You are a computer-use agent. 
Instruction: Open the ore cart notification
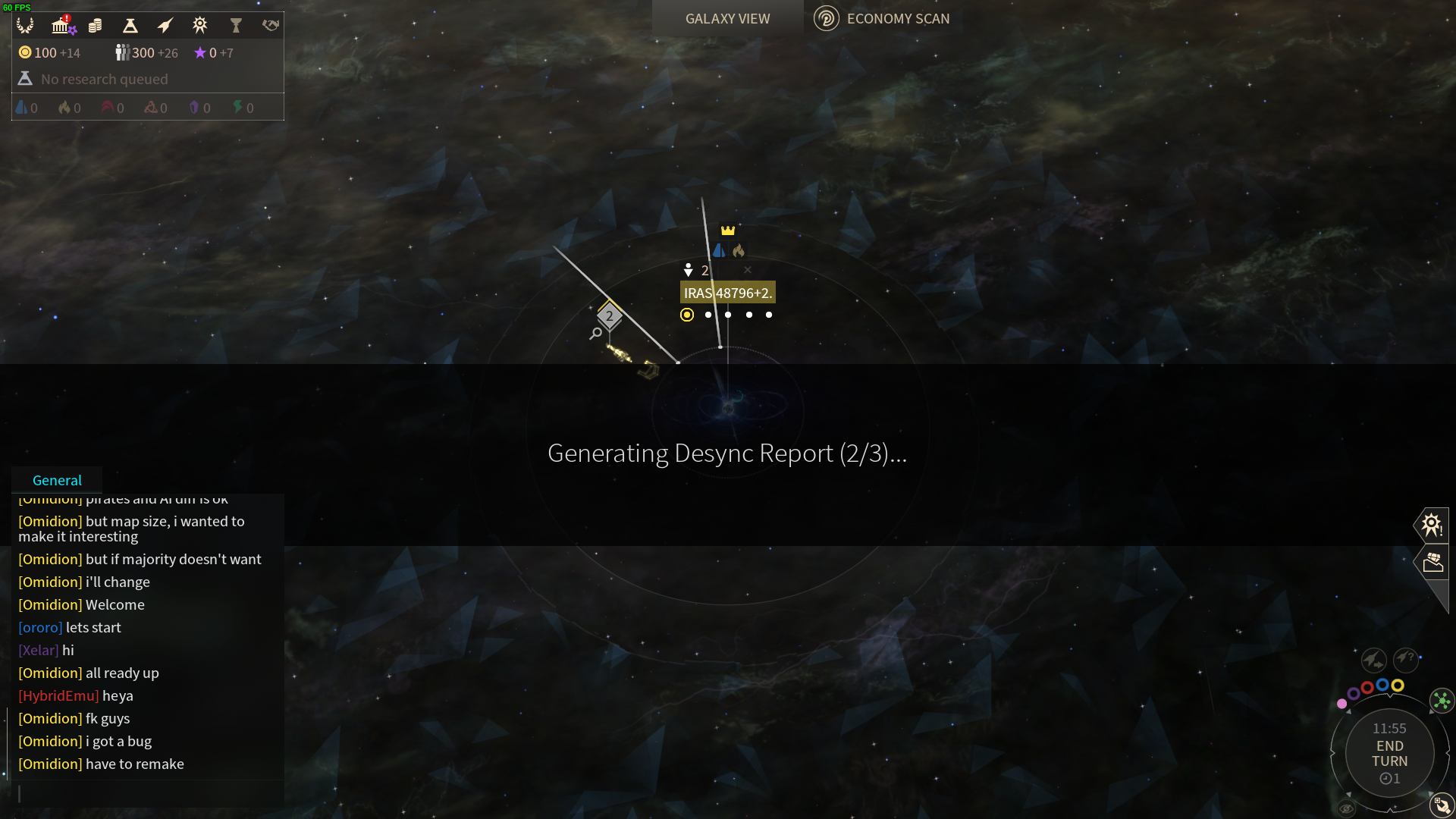tap(1432, 562)
